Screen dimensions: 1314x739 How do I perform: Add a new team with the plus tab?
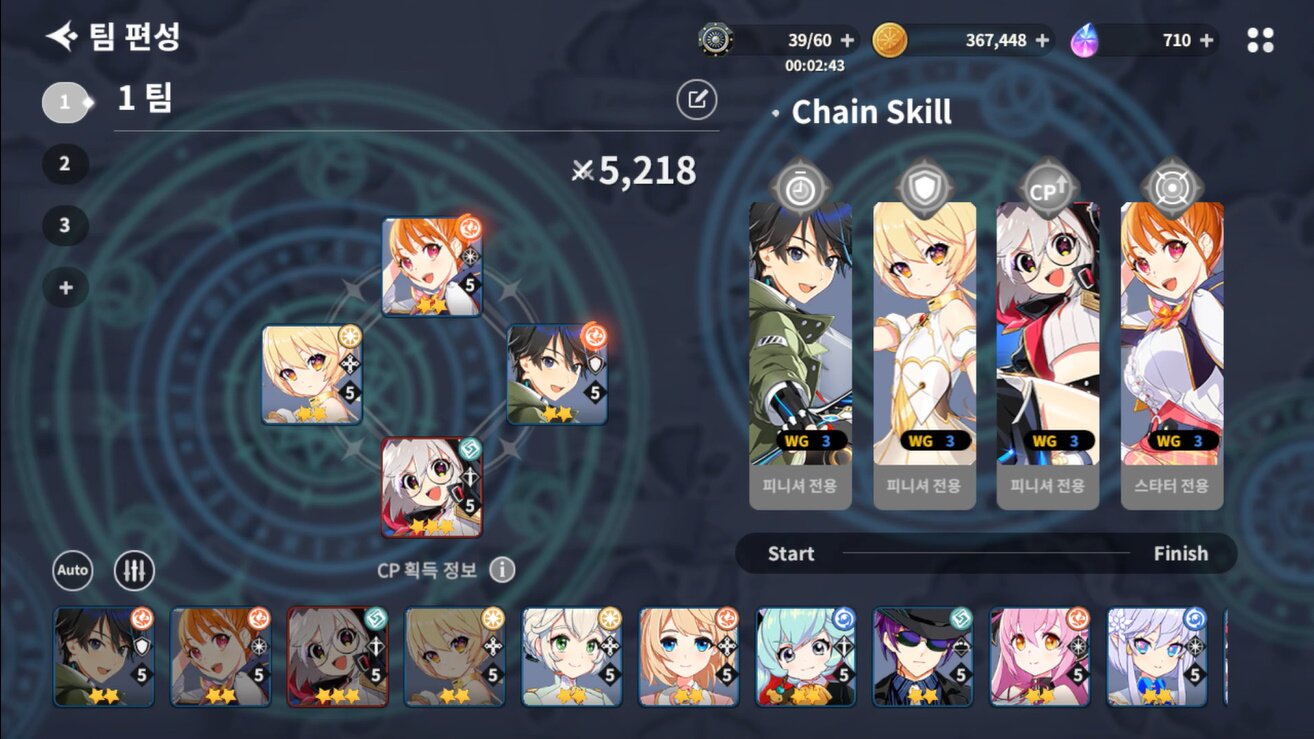pos(65,288)
